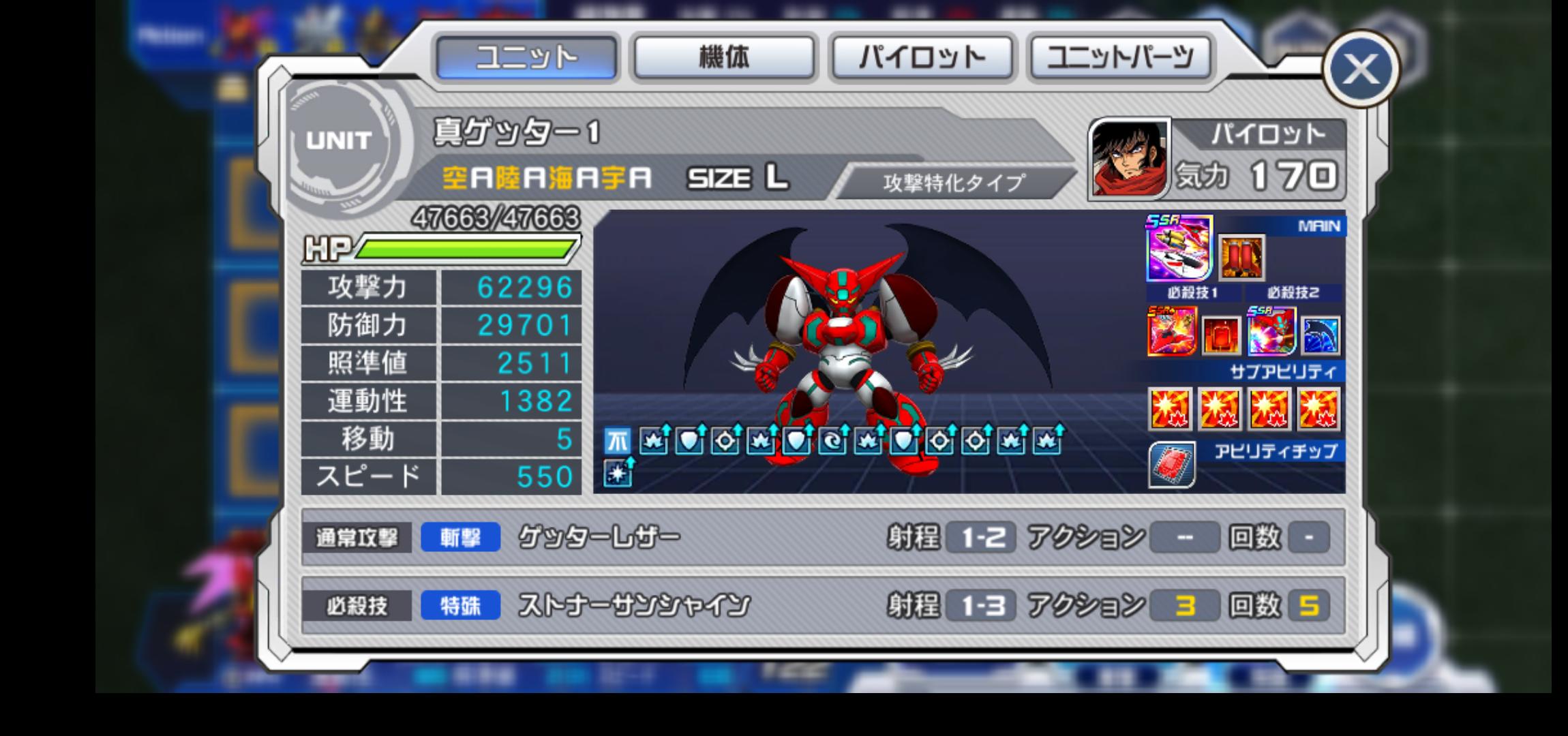Image resolution: width=1568 pixels, height=736 pixels.
Task: Inspect the blue wing ability icon
Action: (1321, 335)
